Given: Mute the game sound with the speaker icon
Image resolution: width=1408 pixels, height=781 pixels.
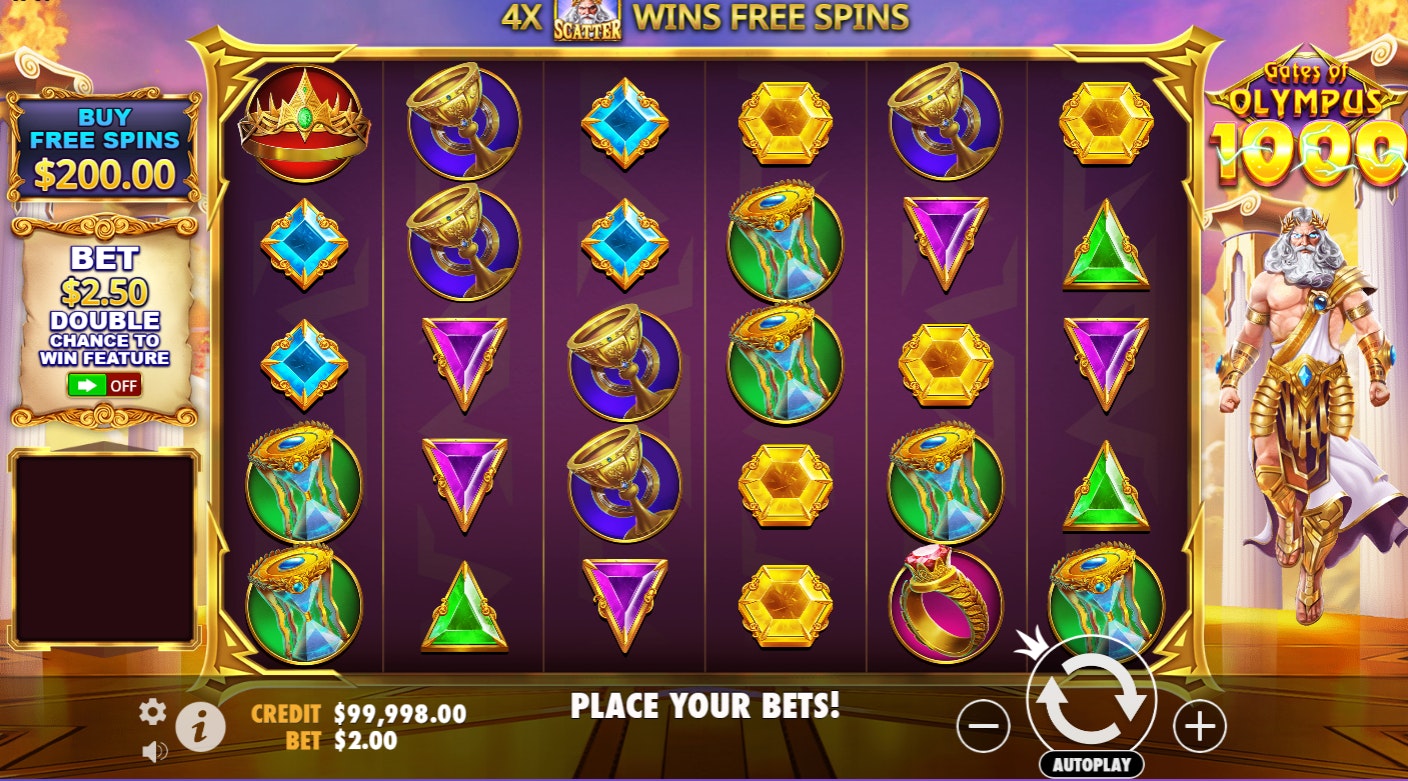Looking at the screenshot, I should click(x=155, y=752).
